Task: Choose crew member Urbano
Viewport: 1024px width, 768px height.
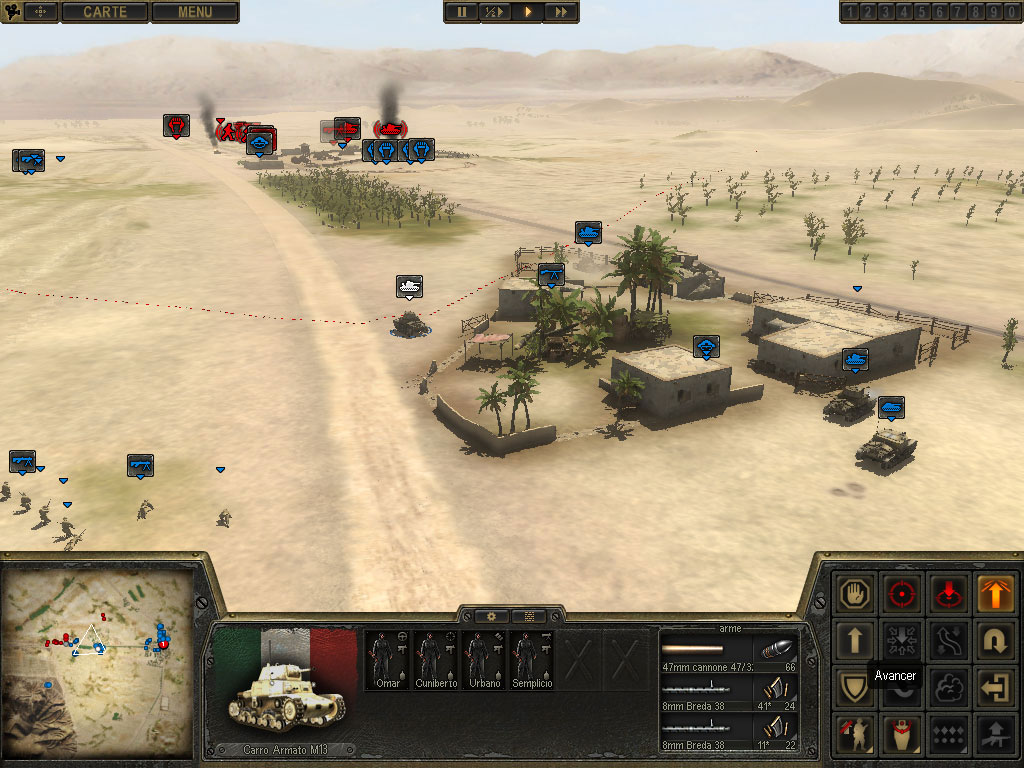Action: tap(484, 659)
